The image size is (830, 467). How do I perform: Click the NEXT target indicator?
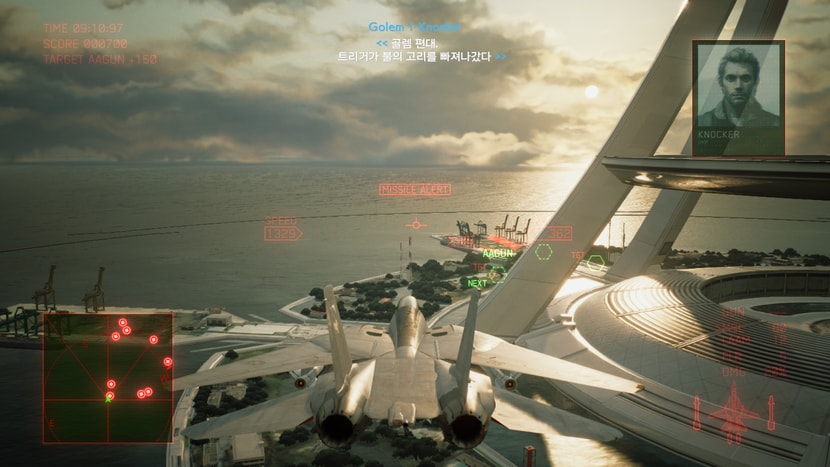click(478, 283)
